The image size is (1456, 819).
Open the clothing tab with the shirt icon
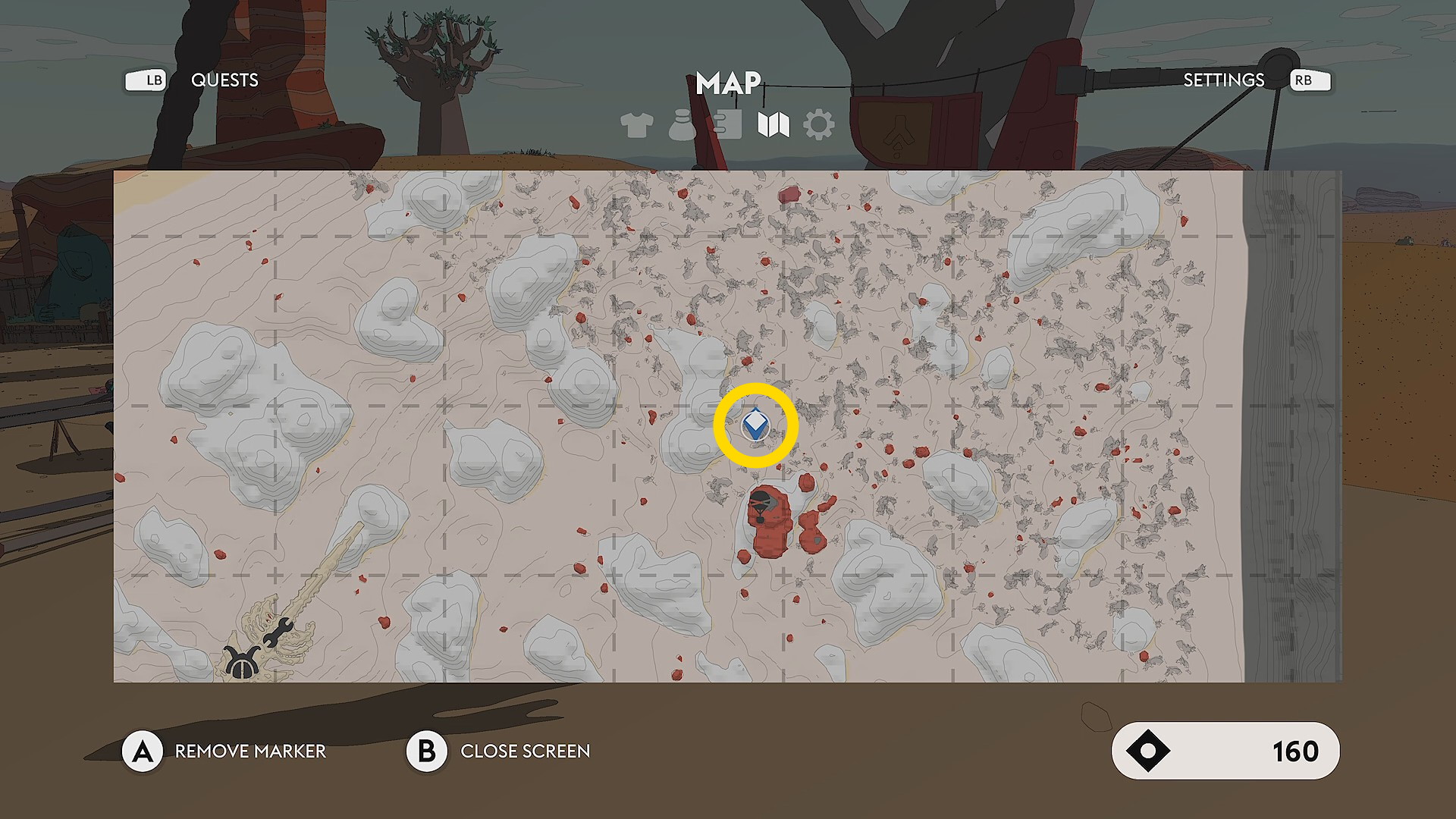tap(636, 125)
